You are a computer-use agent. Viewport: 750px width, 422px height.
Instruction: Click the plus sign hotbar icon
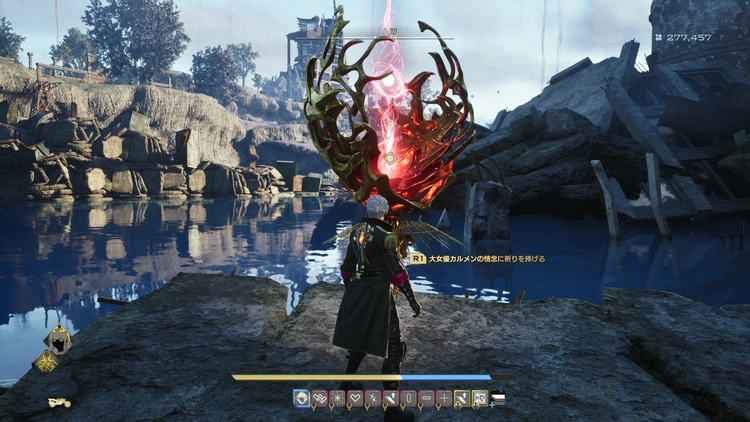pos(445,398)
